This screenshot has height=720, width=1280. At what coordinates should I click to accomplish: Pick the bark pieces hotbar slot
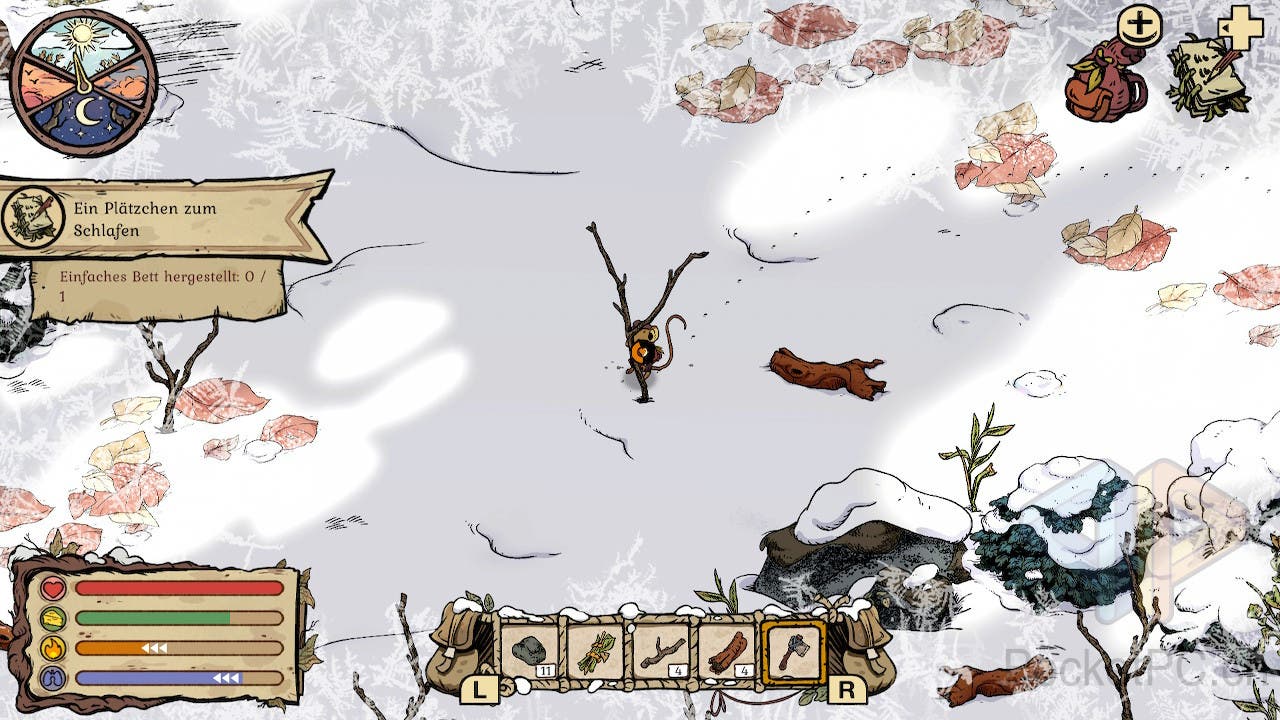click(727, 651)
